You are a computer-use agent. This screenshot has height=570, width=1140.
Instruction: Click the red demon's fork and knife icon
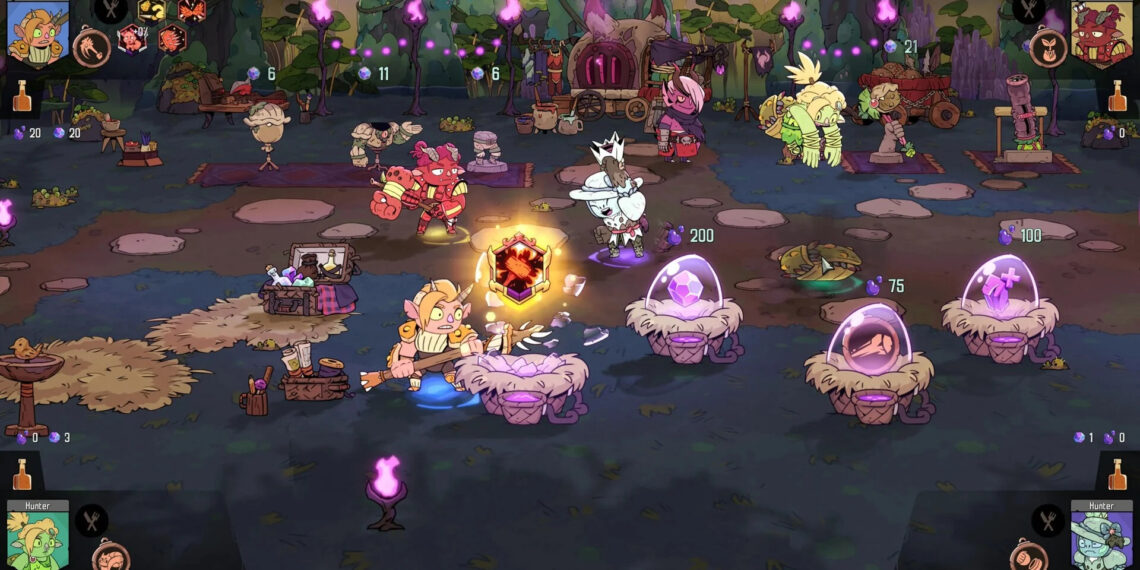click(1028, 10)
